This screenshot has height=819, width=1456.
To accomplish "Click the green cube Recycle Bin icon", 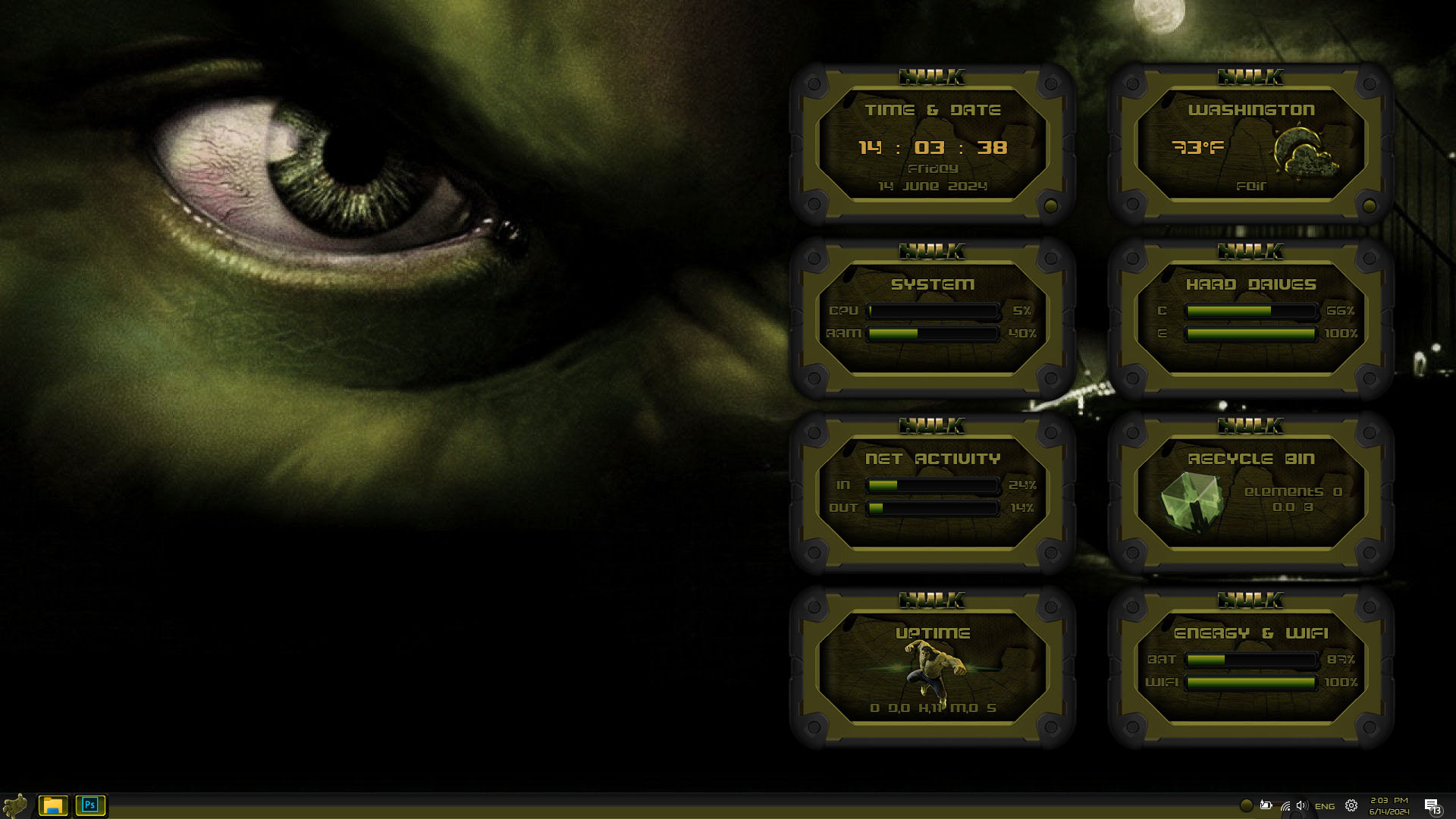I will pos(1192,500).
